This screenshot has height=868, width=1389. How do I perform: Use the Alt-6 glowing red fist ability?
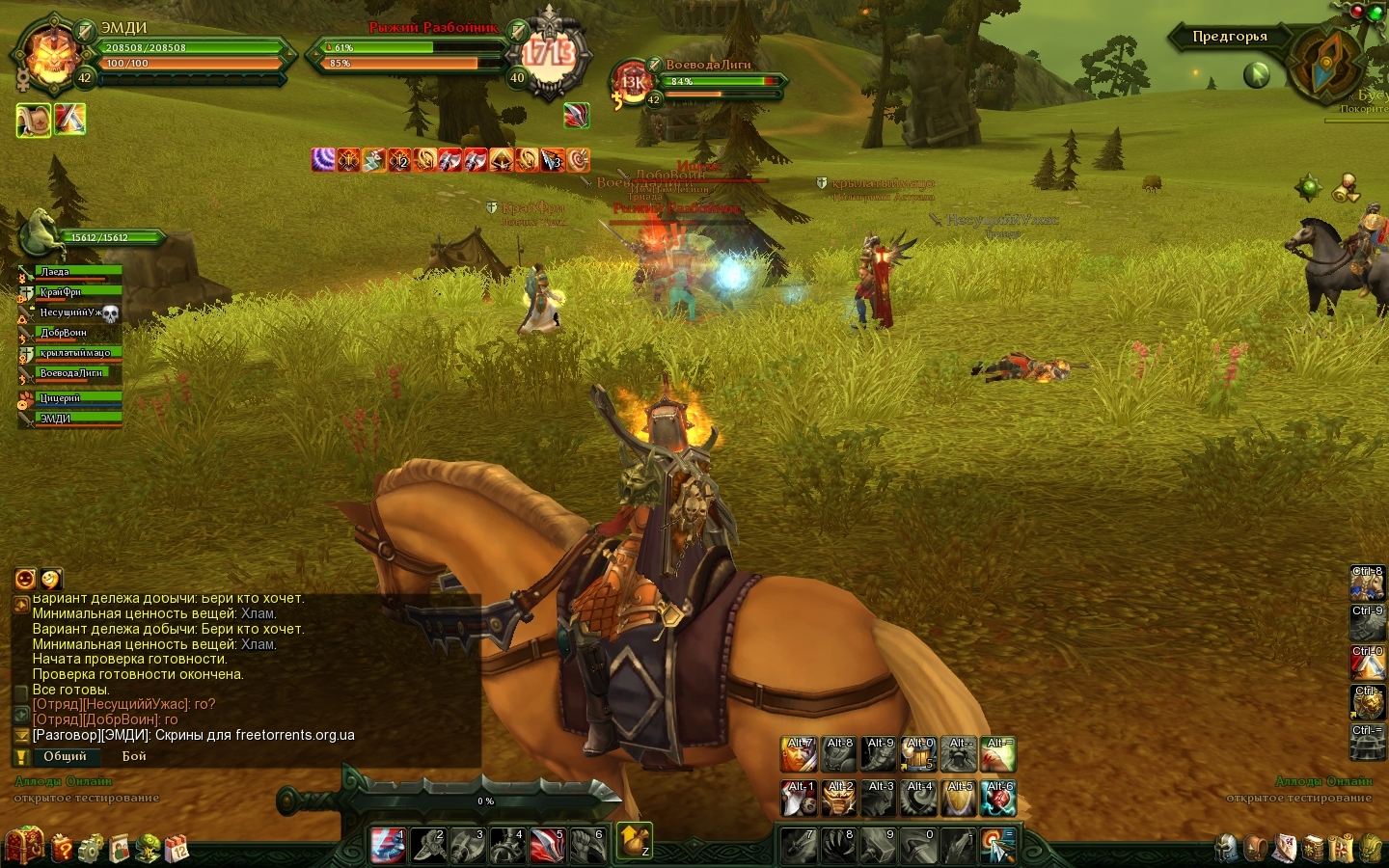point(999,798)
